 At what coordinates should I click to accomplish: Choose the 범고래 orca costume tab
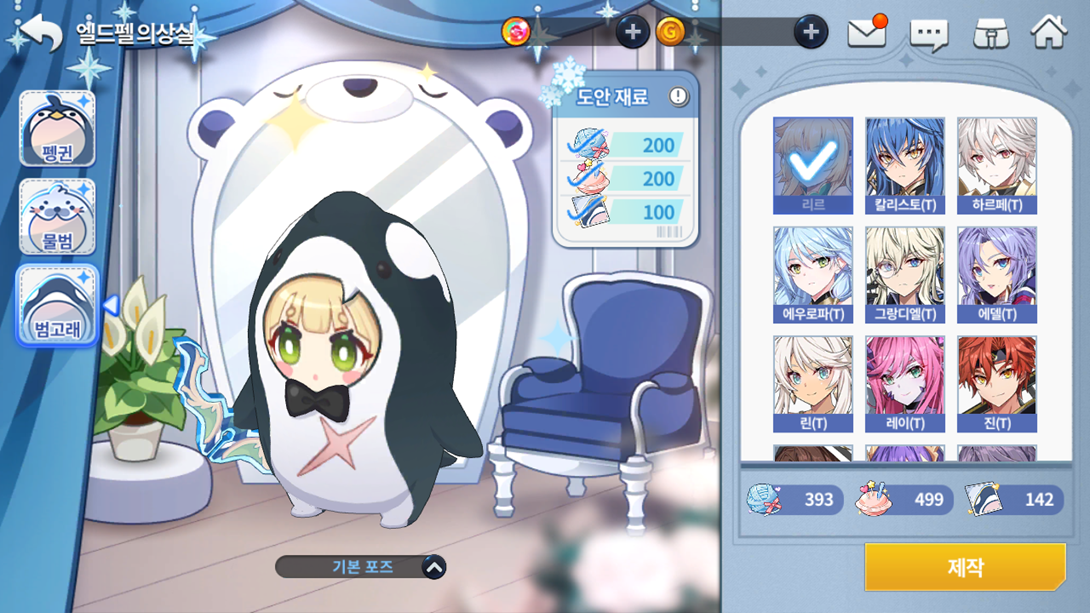(x=57, y=305)
